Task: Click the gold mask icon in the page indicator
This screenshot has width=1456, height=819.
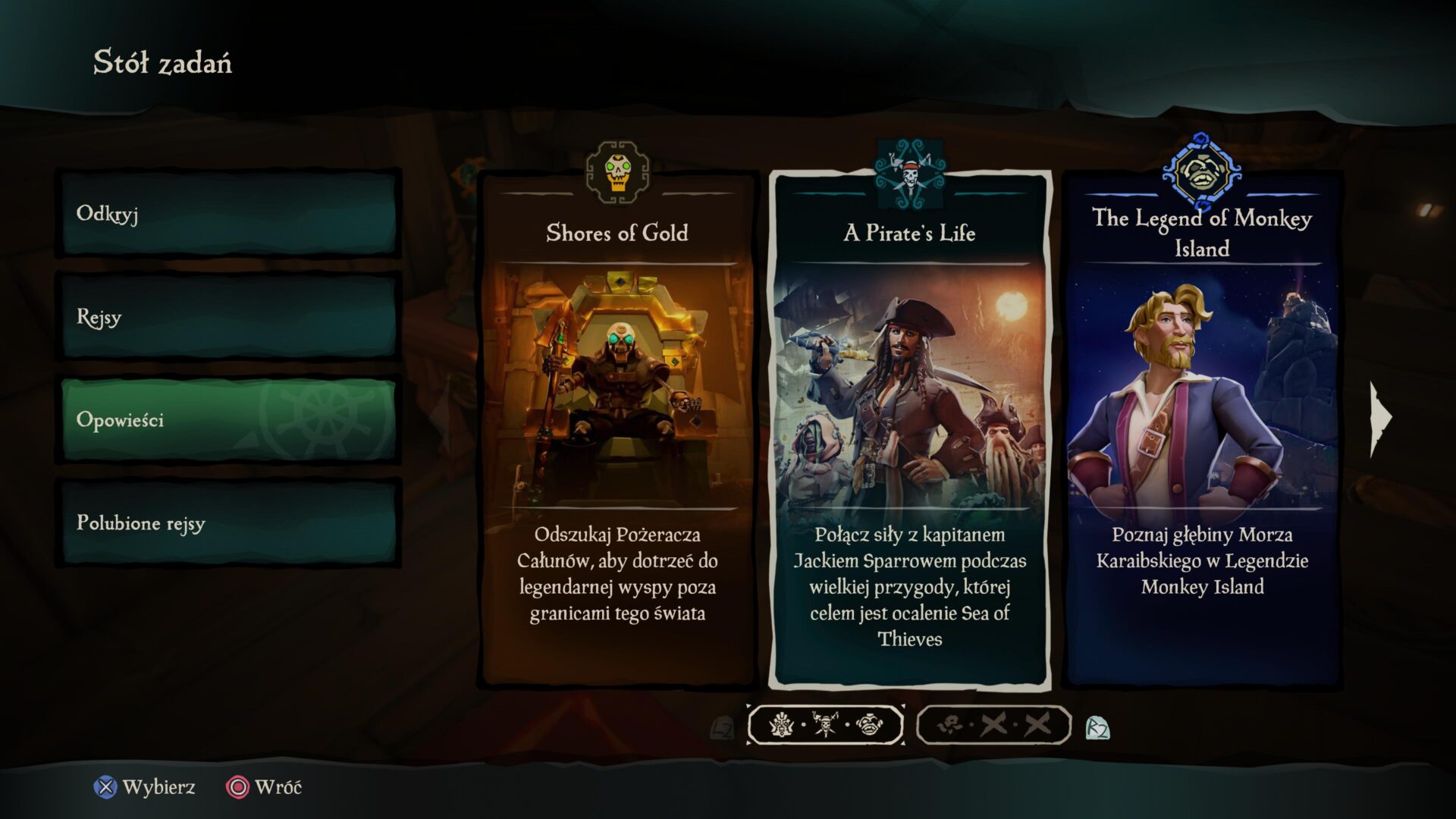Action: pos(783,724)
